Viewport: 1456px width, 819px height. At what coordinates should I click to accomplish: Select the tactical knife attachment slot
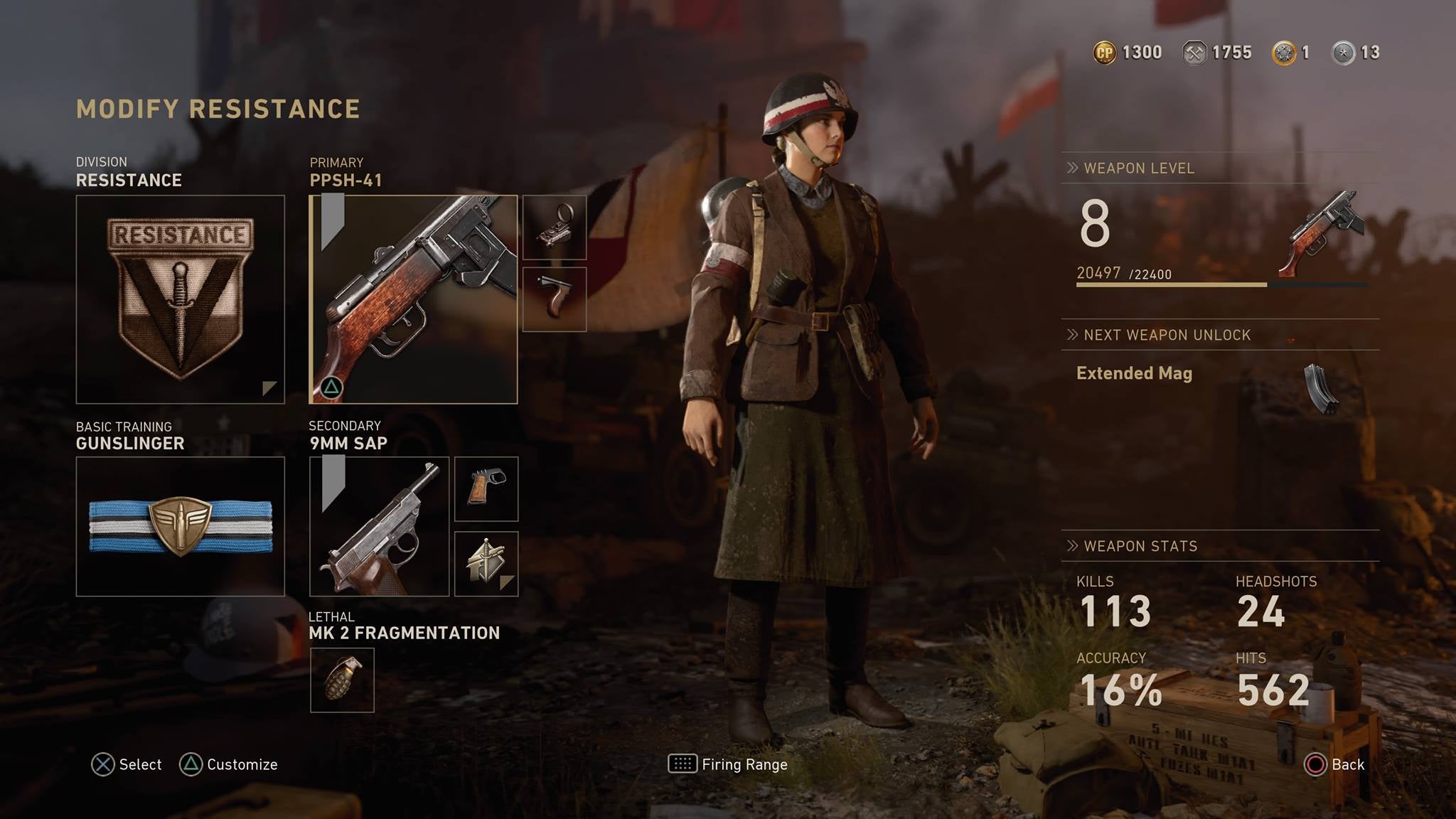coord(486,564)
